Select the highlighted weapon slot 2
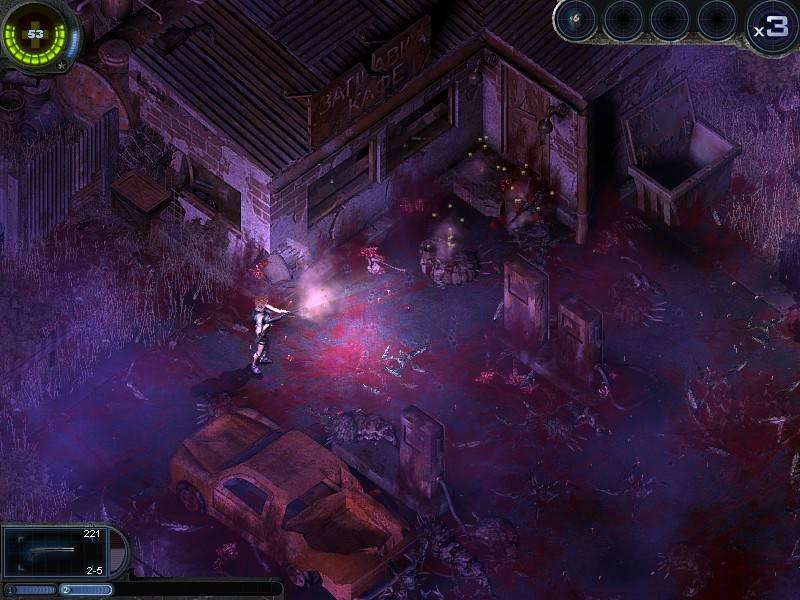800x600 pixels. (86, 590)
